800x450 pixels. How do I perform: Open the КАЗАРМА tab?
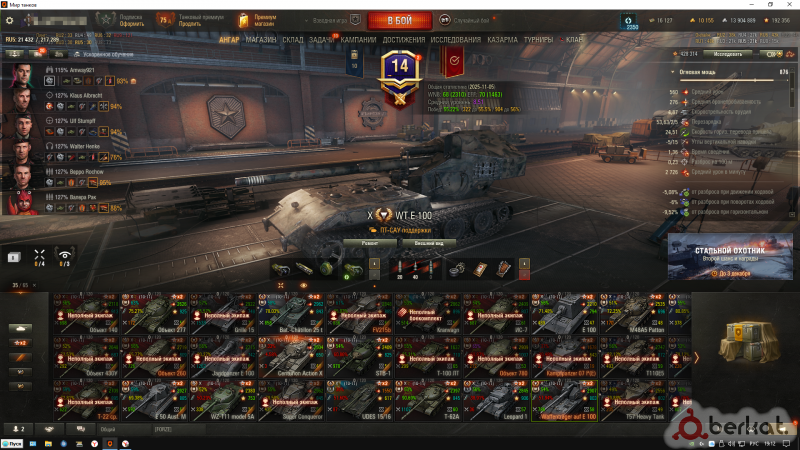(503, 40)
